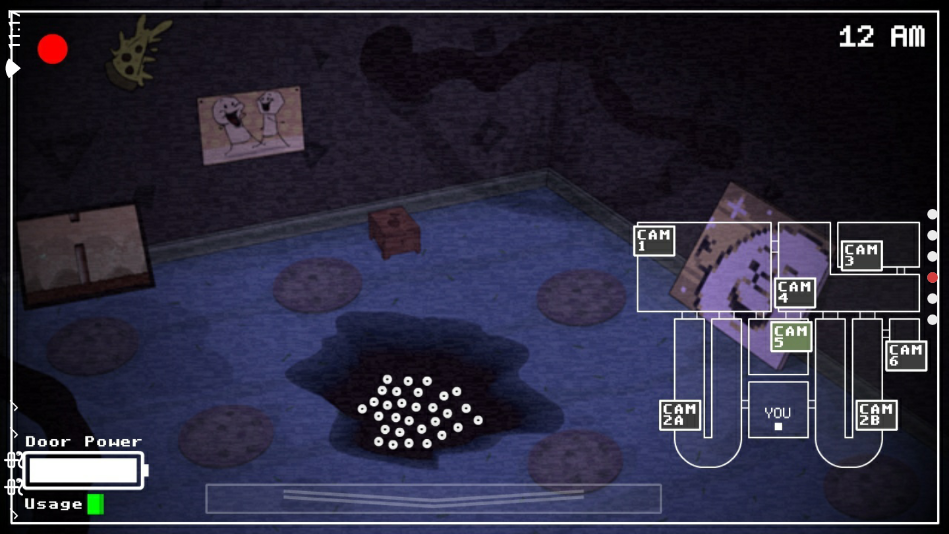The image size is (949, 534).
Task: Show the CAM 2B camera feed
Action: [876, 415]
